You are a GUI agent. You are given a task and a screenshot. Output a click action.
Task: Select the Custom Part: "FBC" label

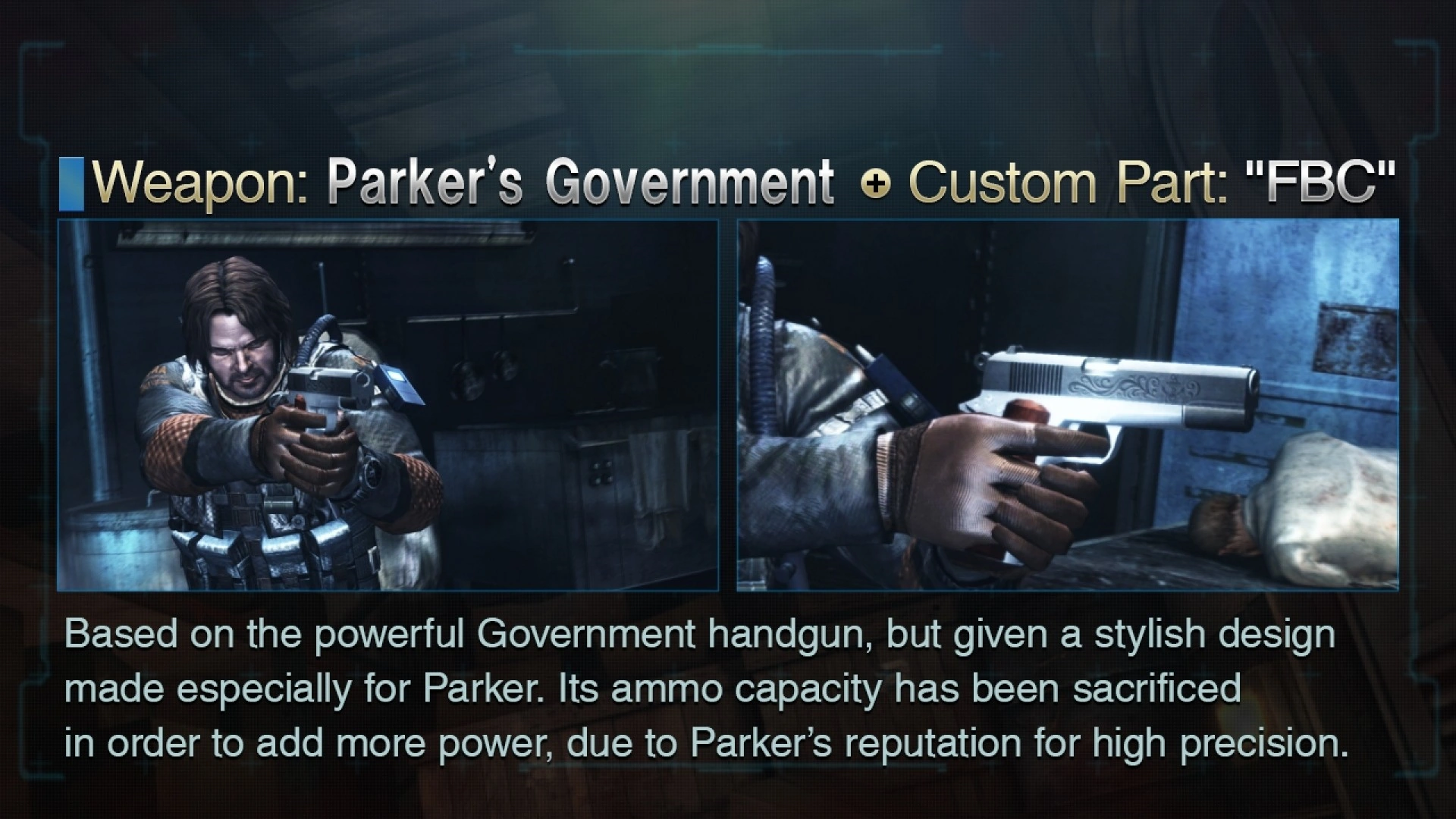1153,182
